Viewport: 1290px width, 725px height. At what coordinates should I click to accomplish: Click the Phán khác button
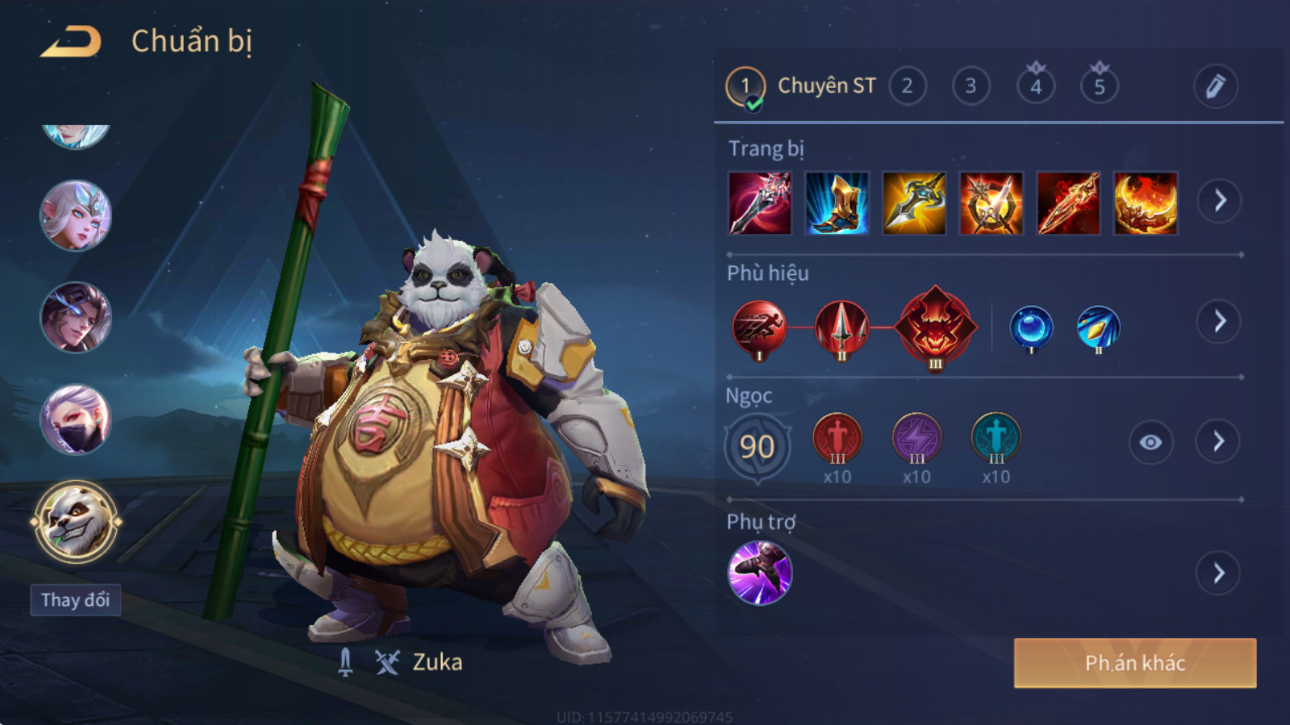tap(1135, 664)
